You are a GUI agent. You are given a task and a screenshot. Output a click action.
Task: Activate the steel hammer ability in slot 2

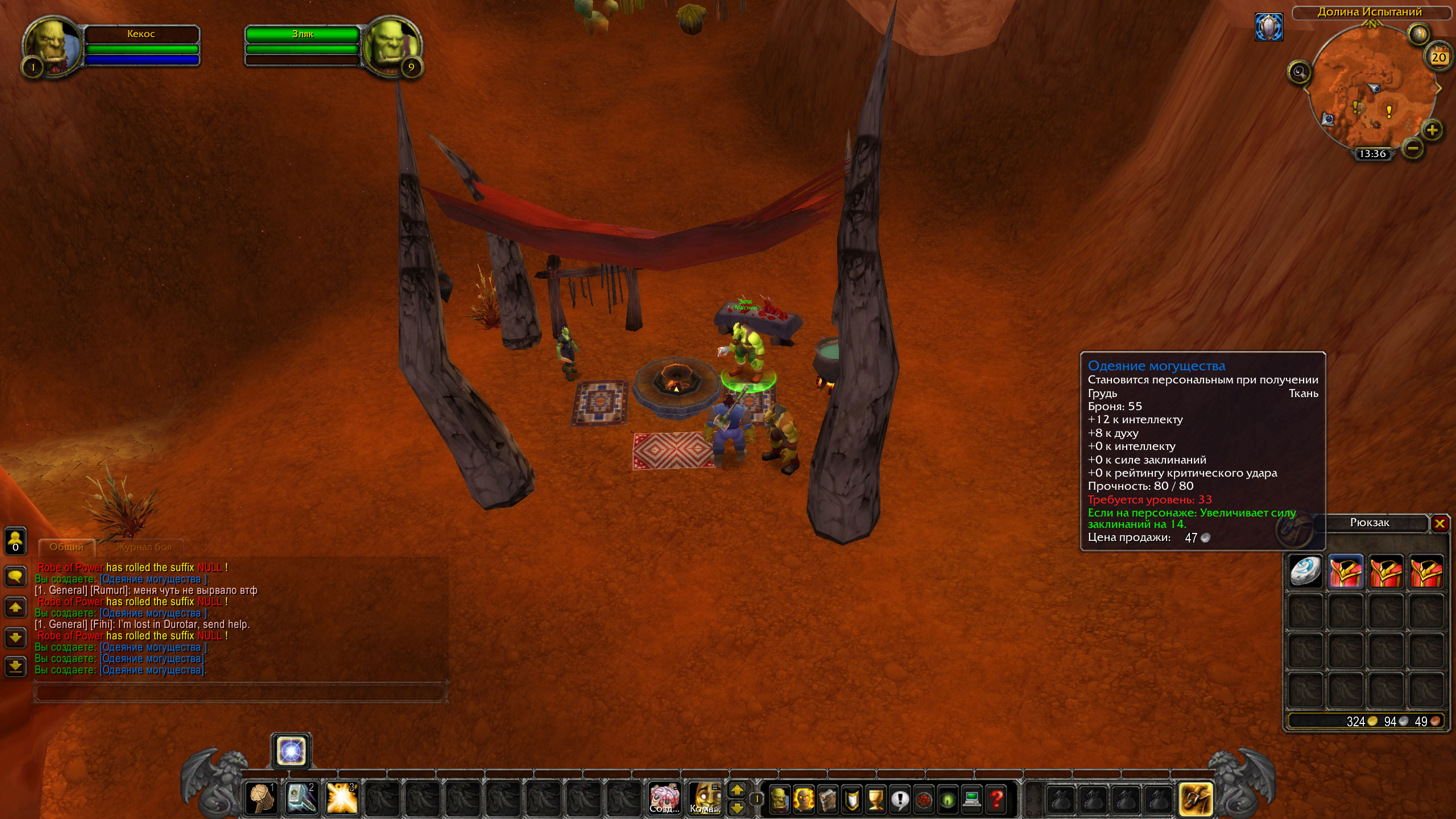click(x=301, y=798)
